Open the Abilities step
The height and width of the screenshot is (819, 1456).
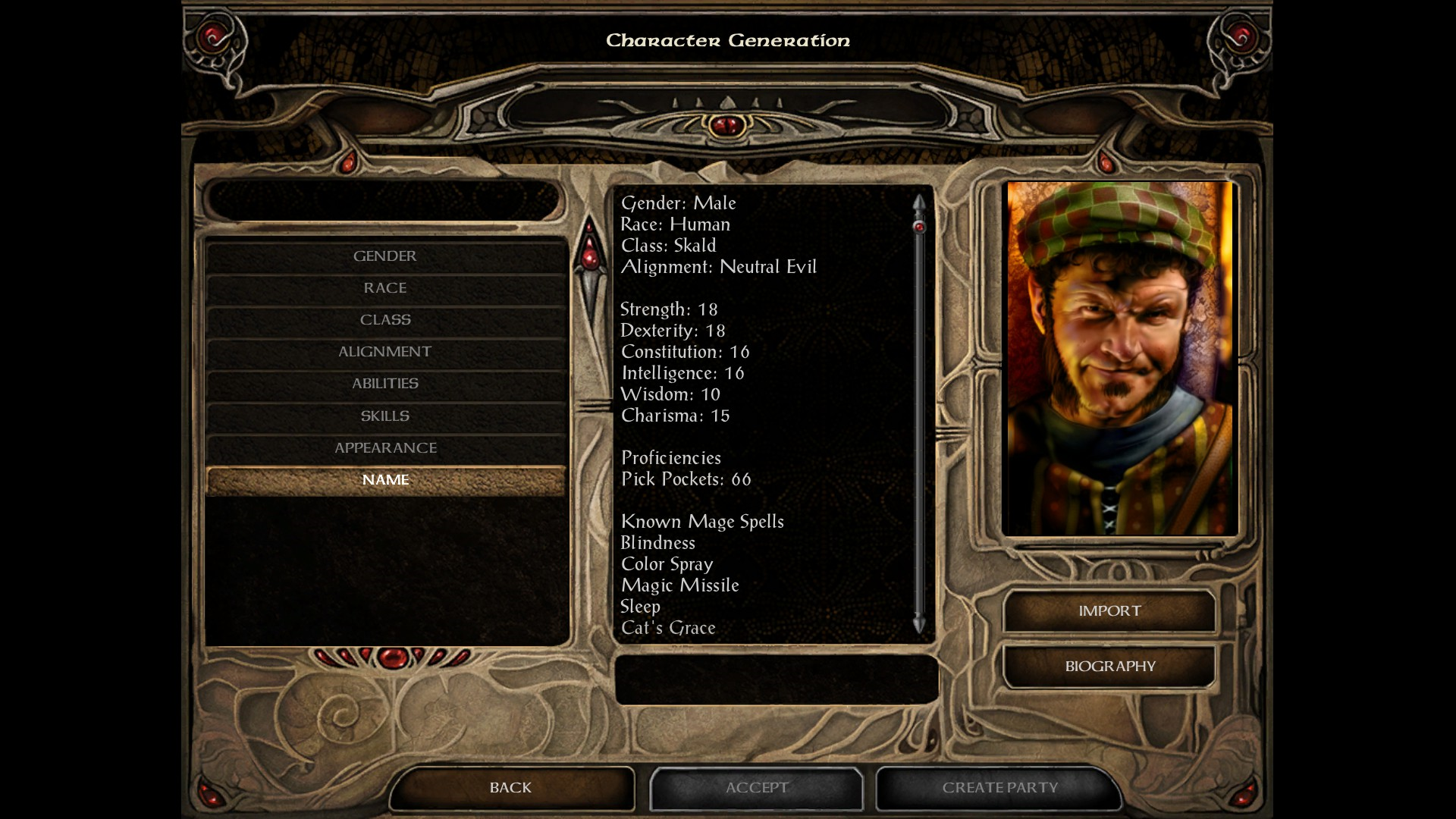pos(385,384)
